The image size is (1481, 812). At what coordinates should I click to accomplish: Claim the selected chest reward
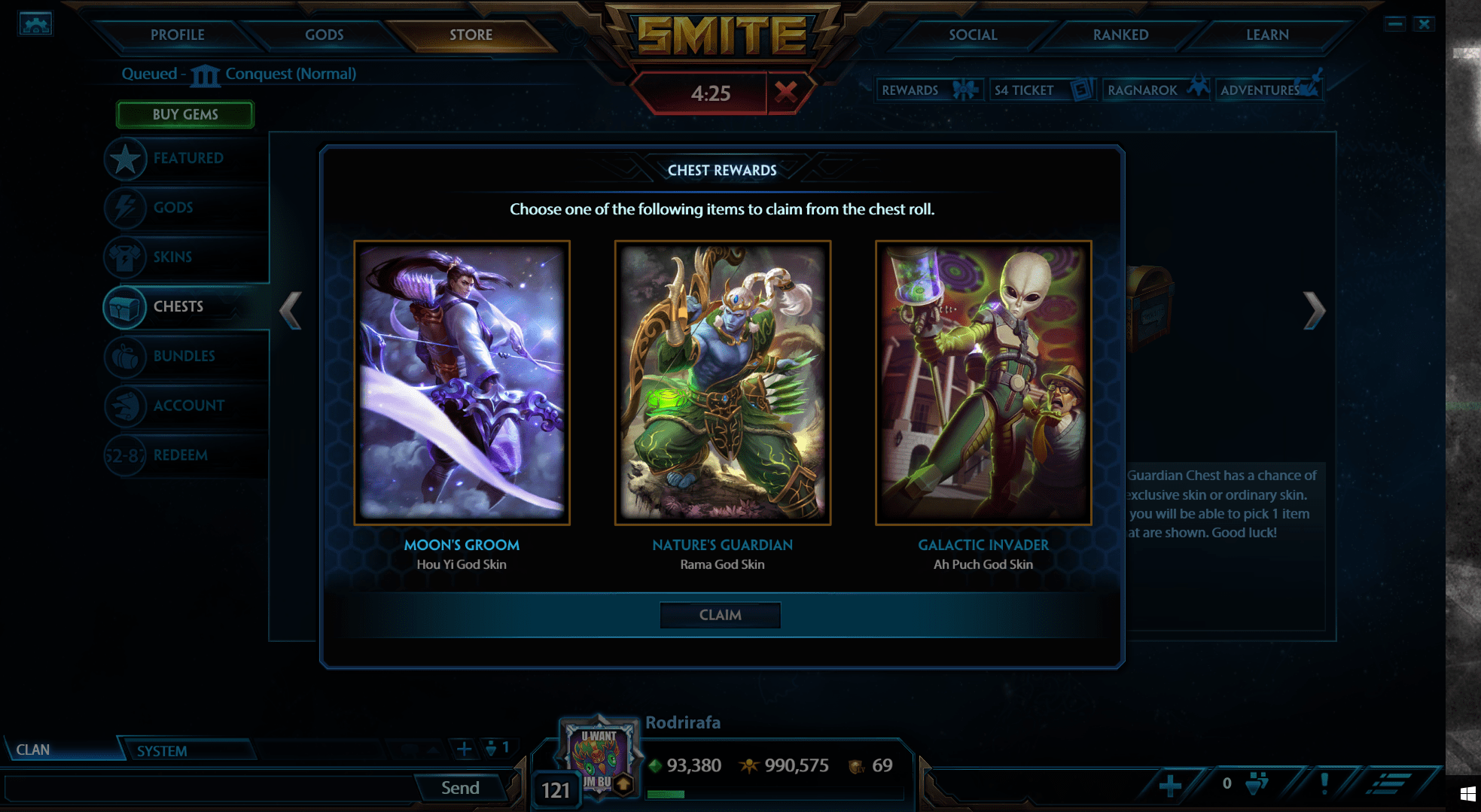[x=720, y=615]
